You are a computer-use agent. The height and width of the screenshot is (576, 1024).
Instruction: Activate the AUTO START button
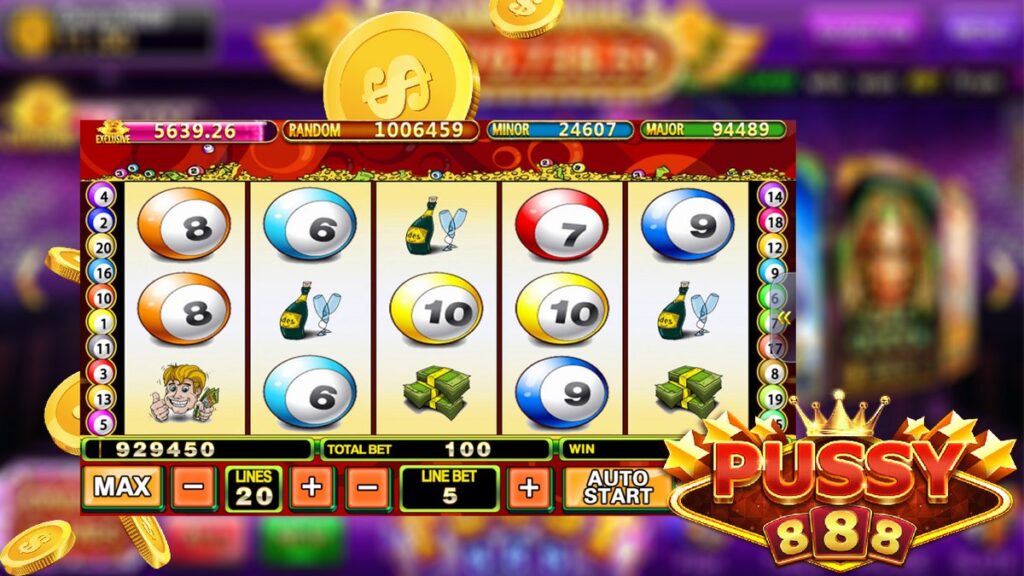[617, 488]
